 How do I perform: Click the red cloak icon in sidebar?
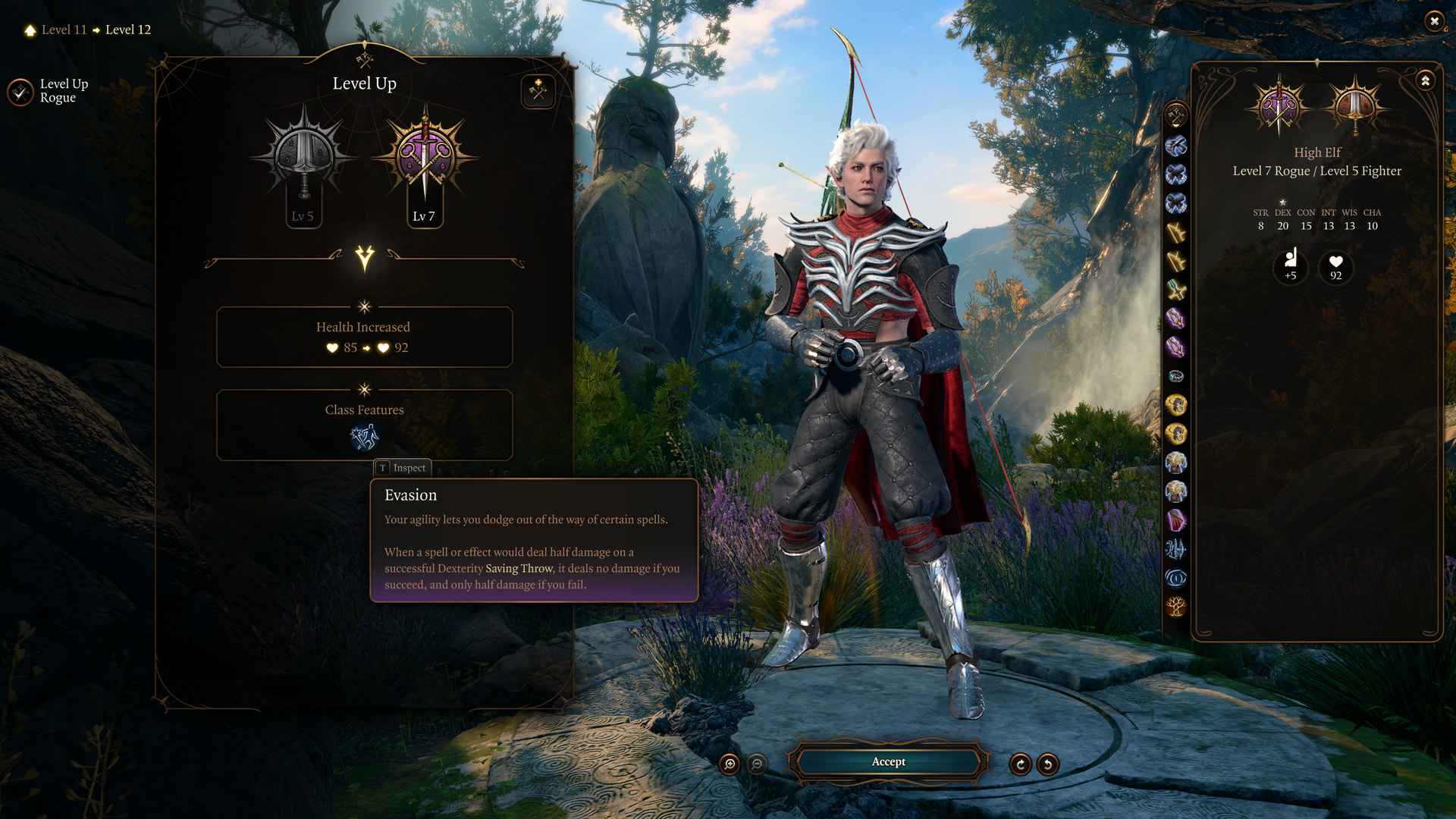(x=1176, y=520)
